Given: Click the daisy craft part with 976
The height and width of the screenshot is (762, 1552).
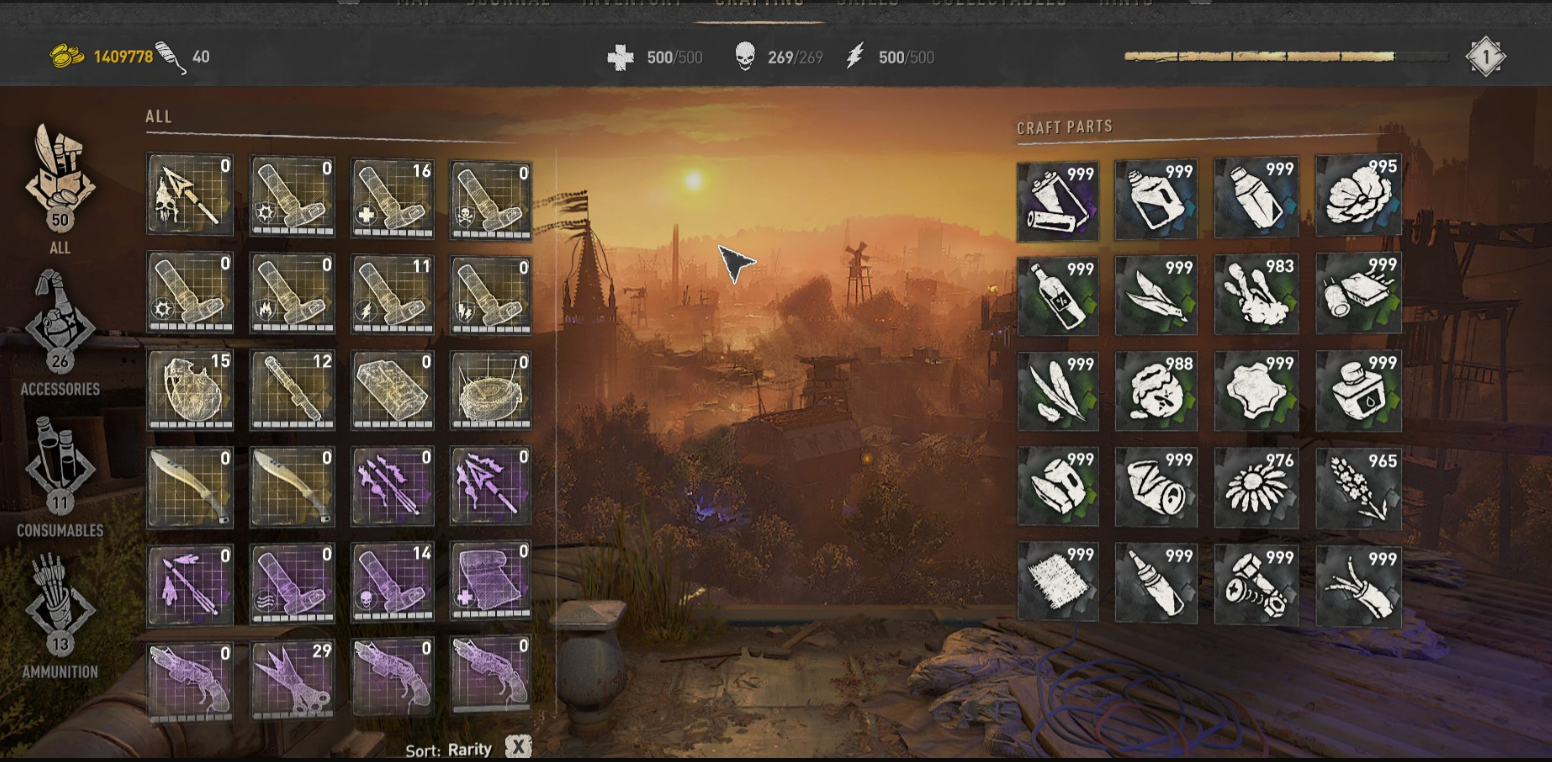Looking at the screenshot, I should [1255, 488].
